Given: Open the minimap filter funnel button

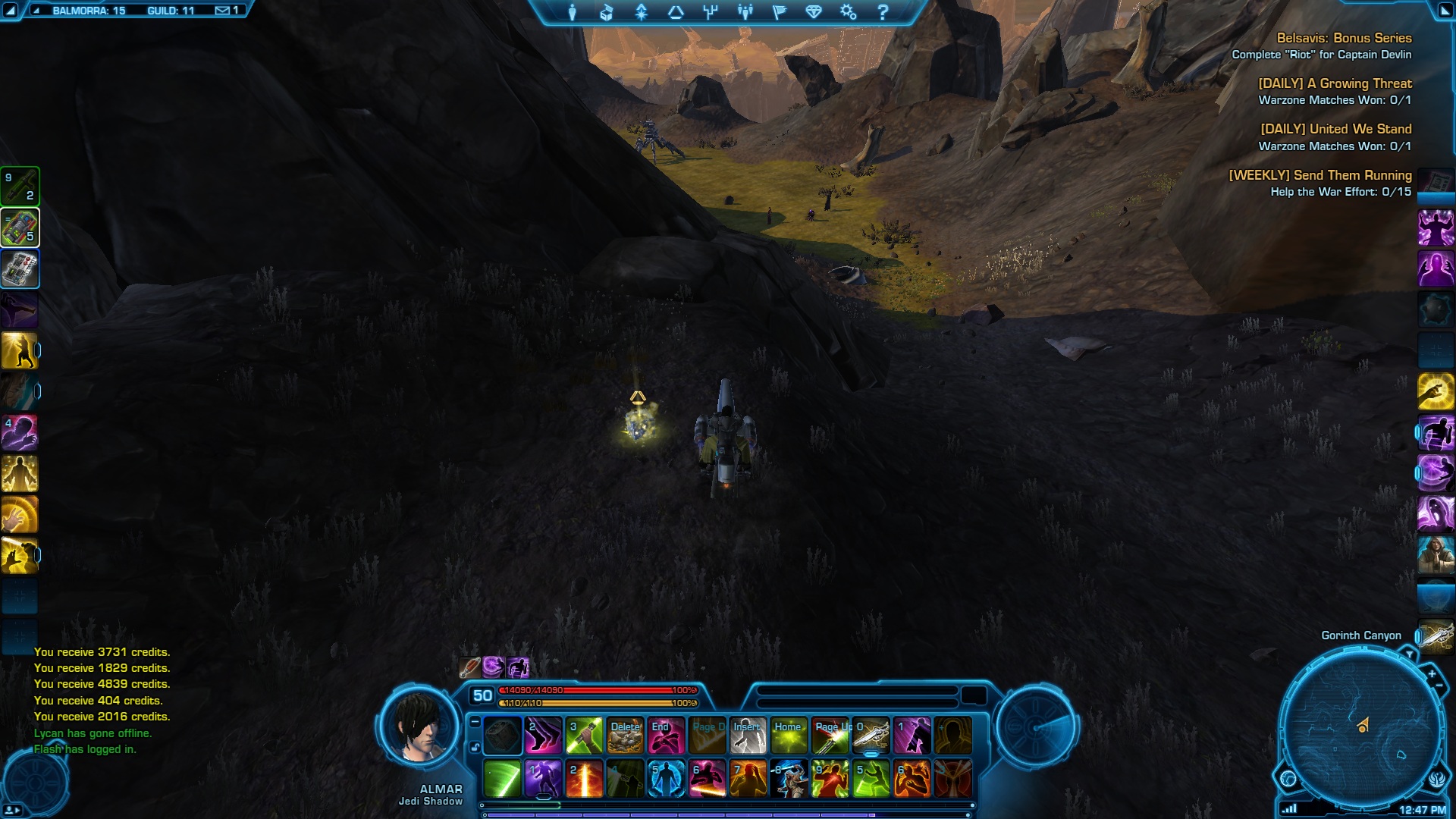Looking at the screenshot, I should 1409,654.
